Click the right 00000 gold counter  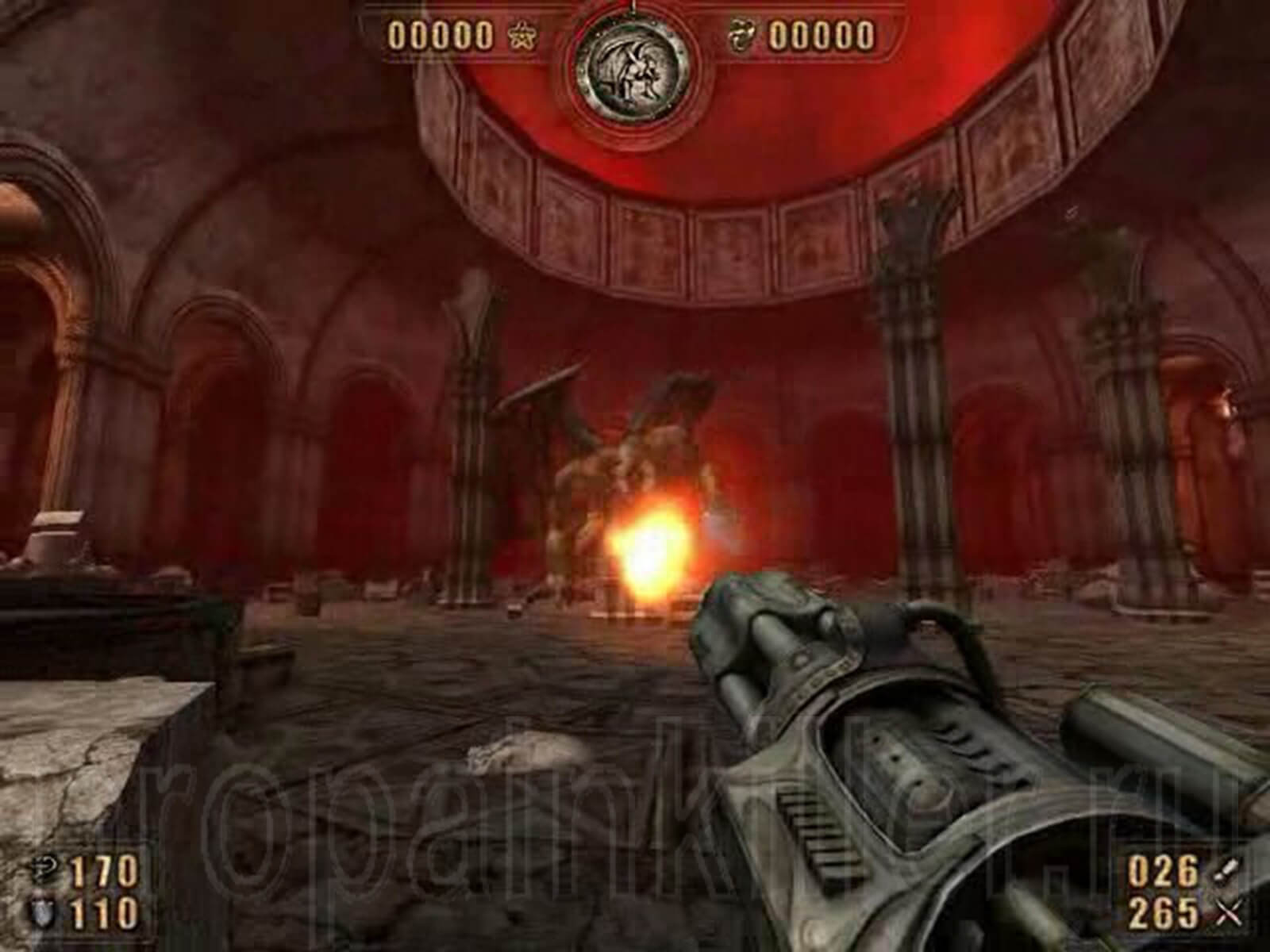click(x=822, y=33)
